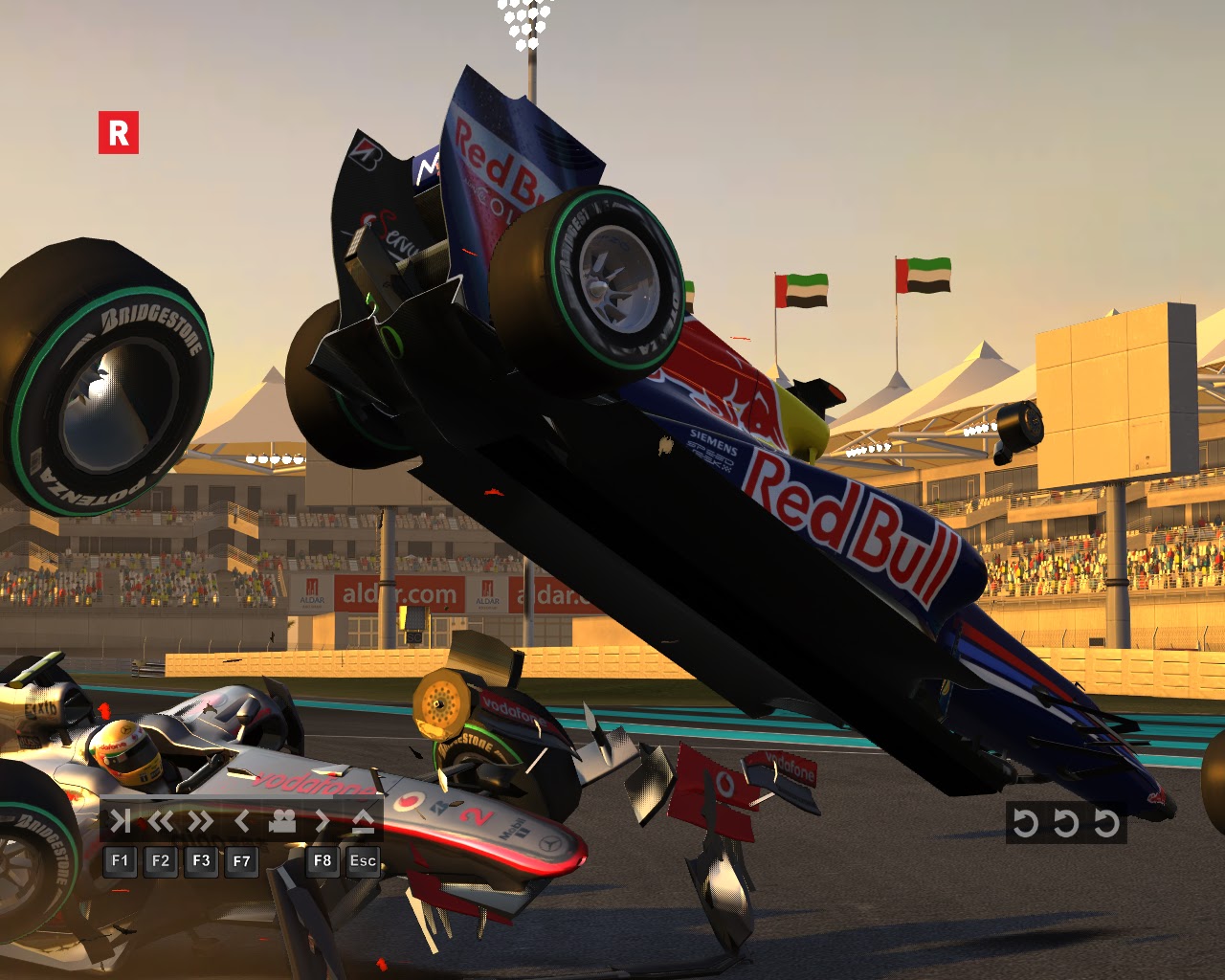Toggle replay loop with first circular arrow icon
Viewport: 1225px width, 980px height.
coord(1026,821)
